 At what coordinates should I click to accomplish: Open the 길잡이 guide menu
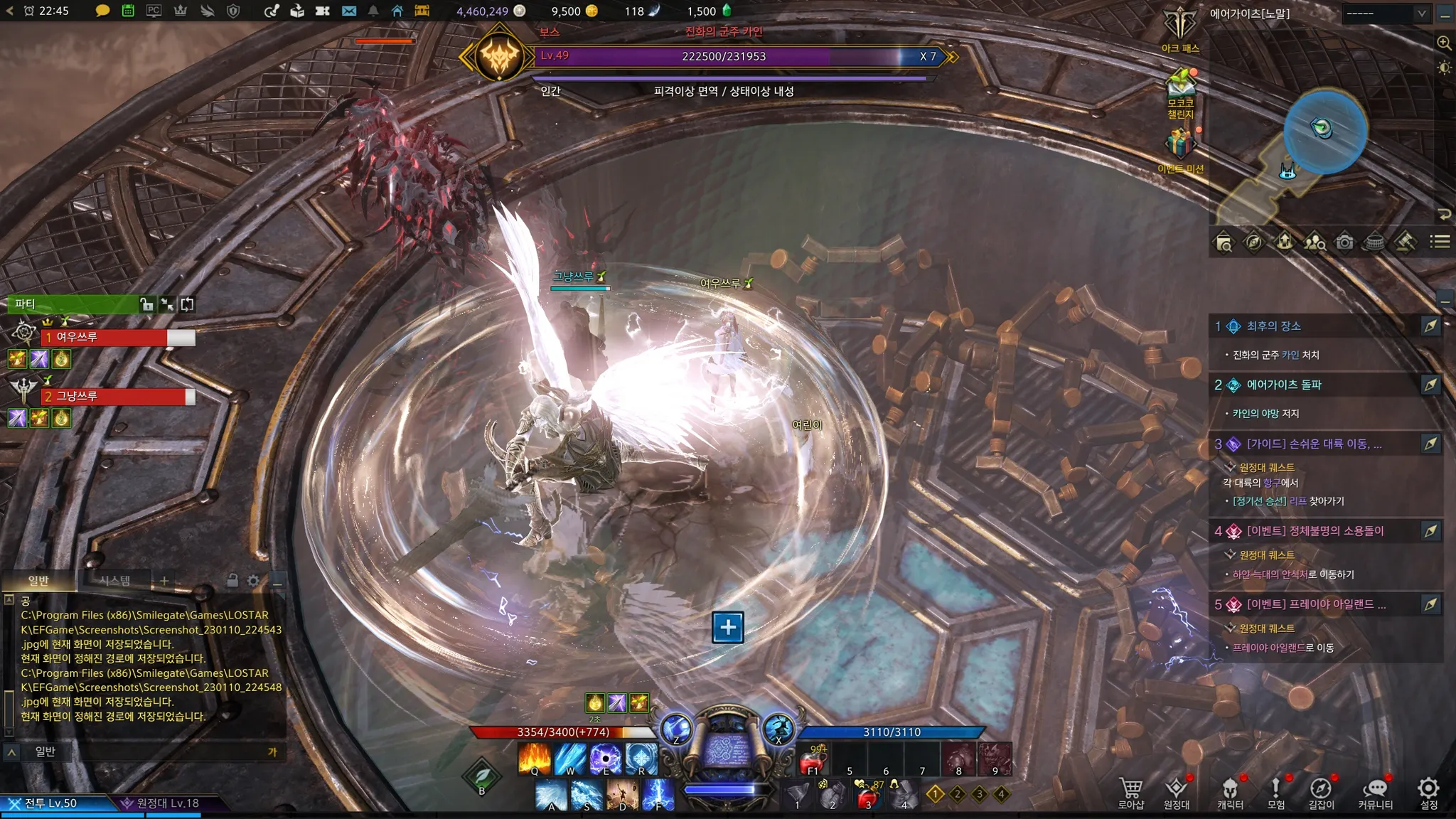coord(1321,791)
